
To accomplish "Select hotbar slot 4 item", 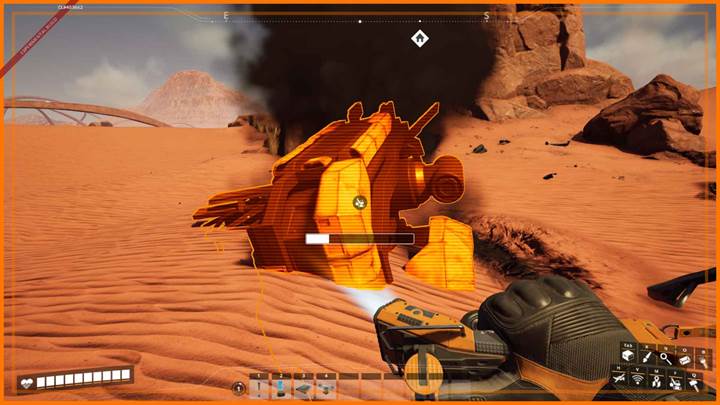I will [x=326, y=386].
